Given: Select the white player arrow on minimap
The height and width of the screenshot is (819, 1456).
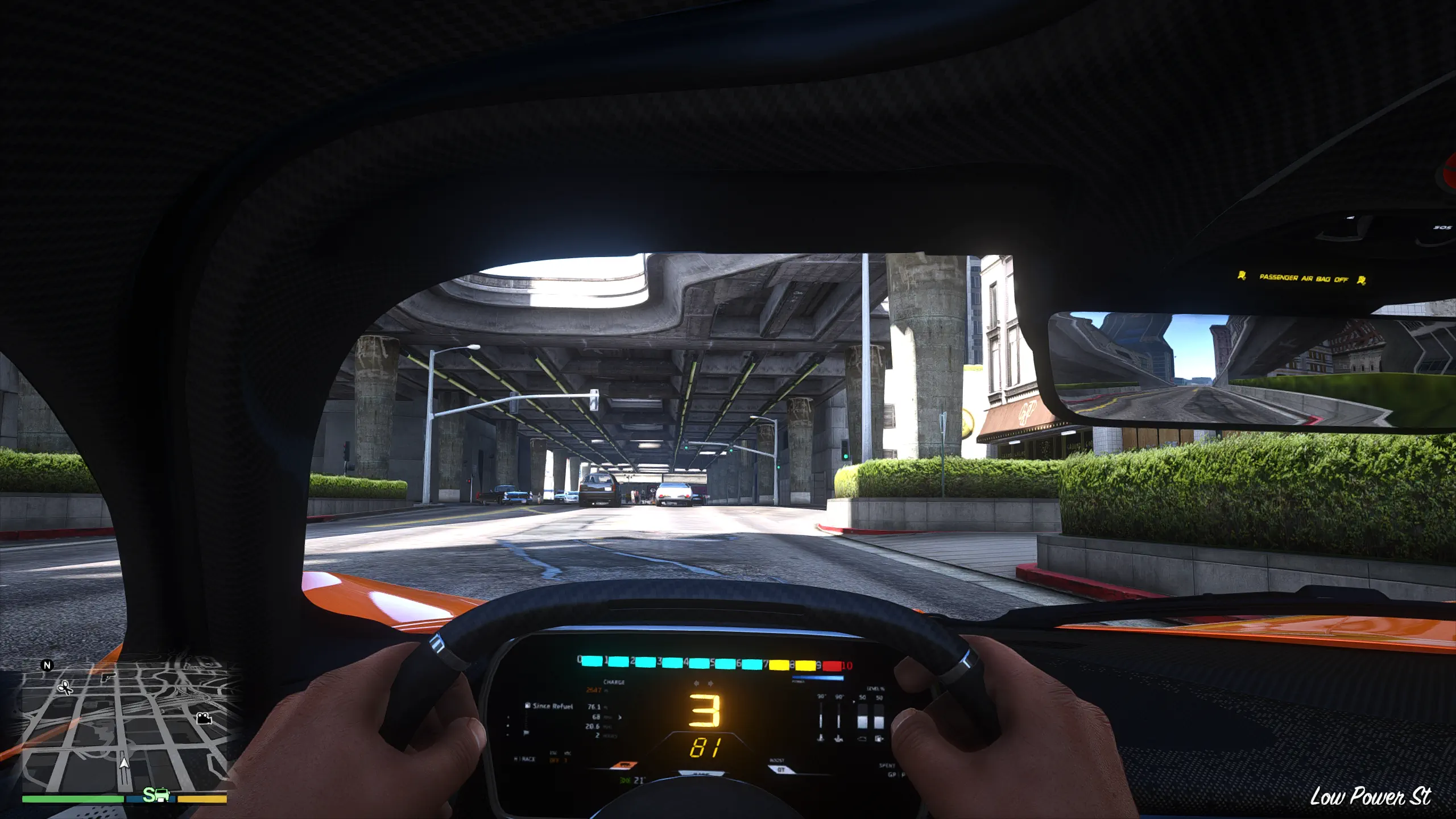Looking at the screenshot, I should (124, 762).
